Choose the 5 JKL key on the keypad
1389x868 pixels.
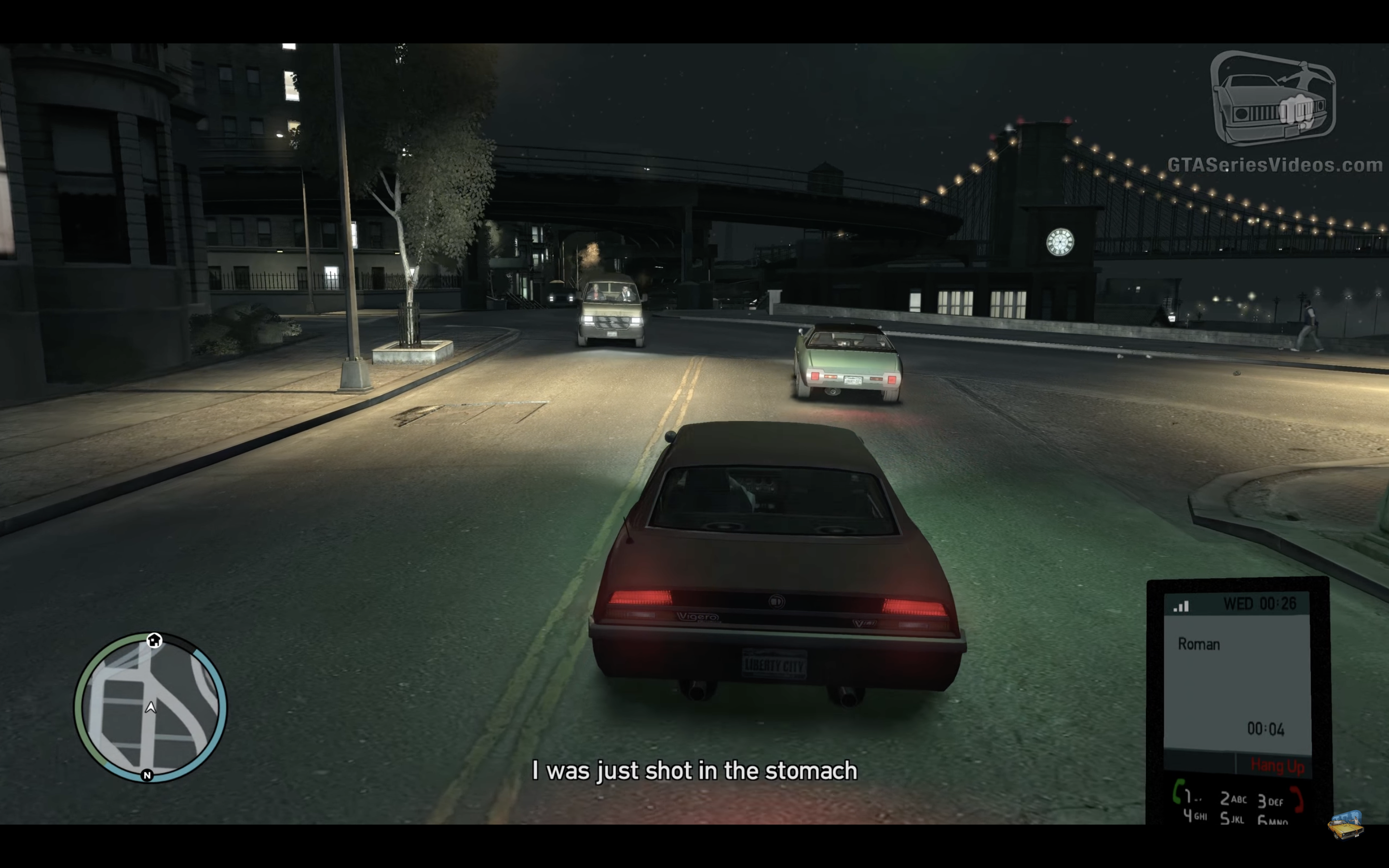(x=1232, y=818)
